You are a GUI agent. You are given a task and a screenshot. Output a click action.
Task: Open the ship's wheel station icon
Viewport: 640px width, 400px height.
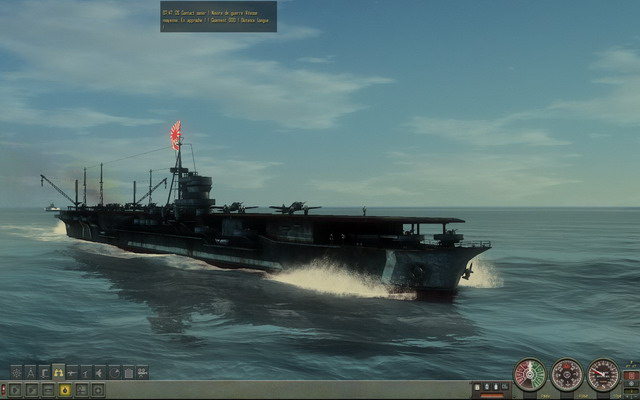17,373
